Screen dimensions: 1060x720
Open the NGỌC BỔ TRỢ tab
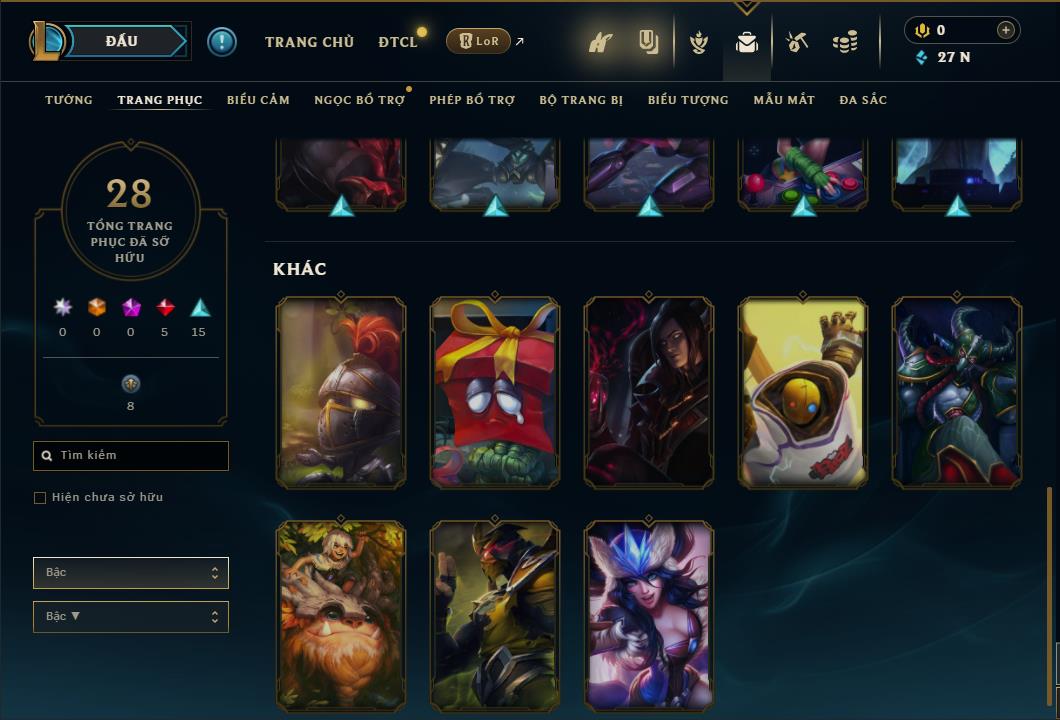coord(359,100)
